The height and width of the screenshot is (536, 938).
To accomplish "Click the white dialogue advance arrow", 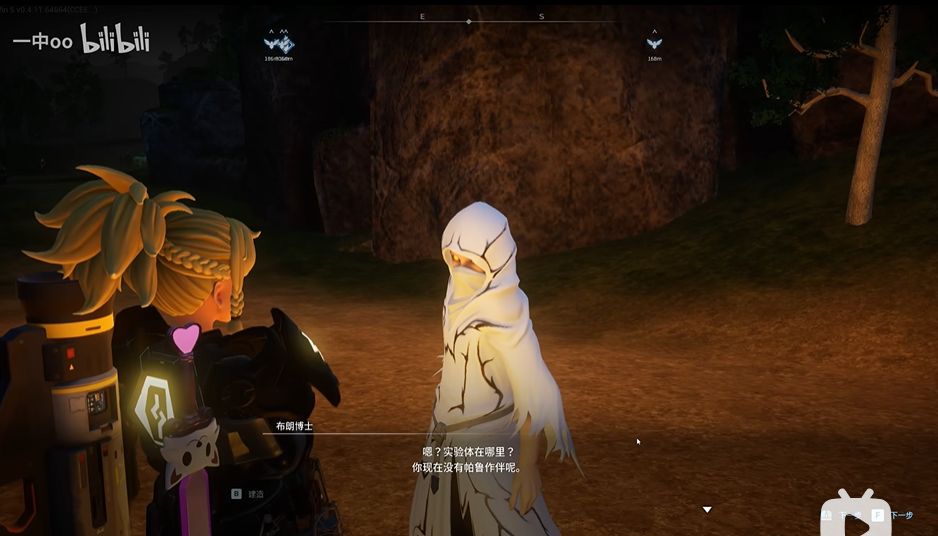I will pyautogui.click(x=707, y=510).
